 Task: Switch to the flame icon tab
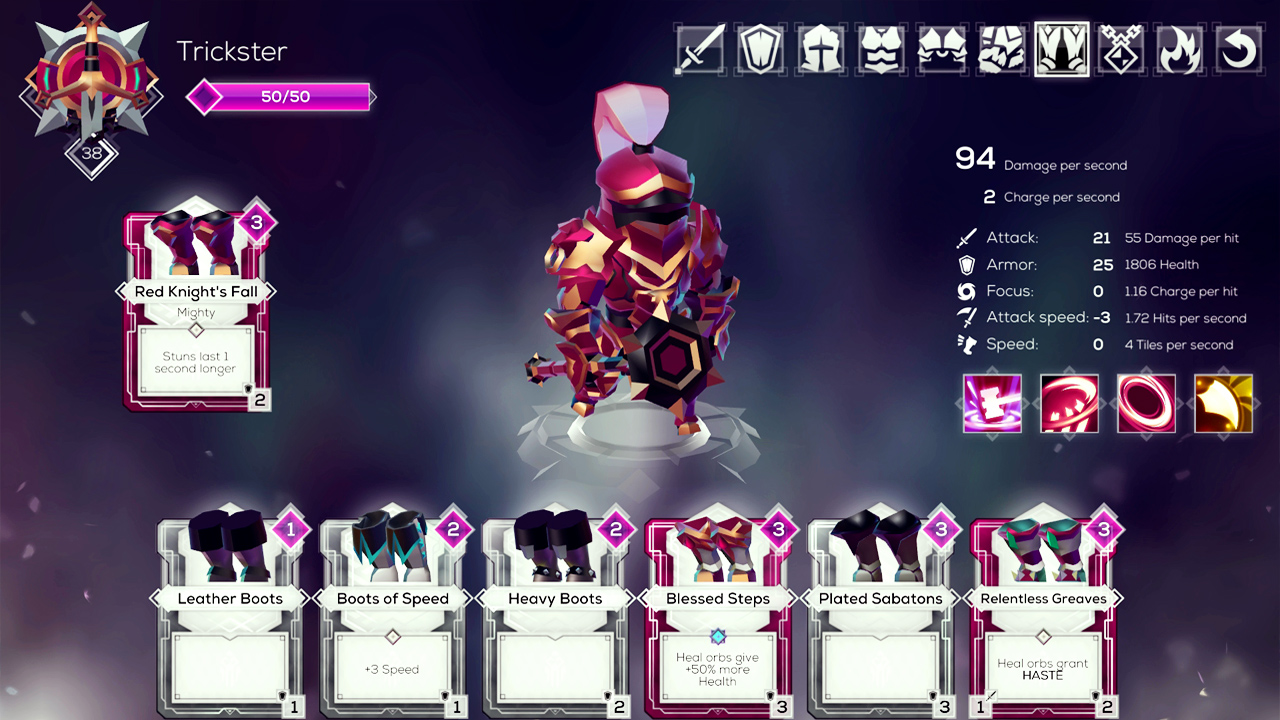(1181, 49)
